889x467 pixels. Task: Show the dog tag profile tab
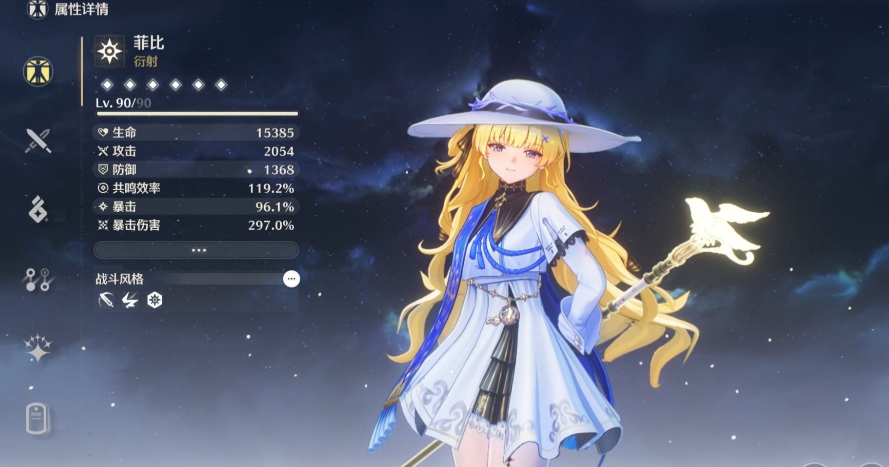click(x=38, y=418)
